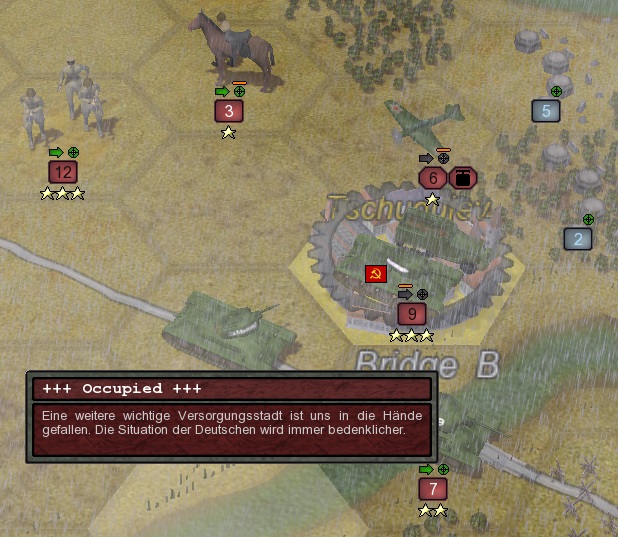Select the grey enemy unit with strength 2
Screen dimensions: 618x537
tap(578, 238)
